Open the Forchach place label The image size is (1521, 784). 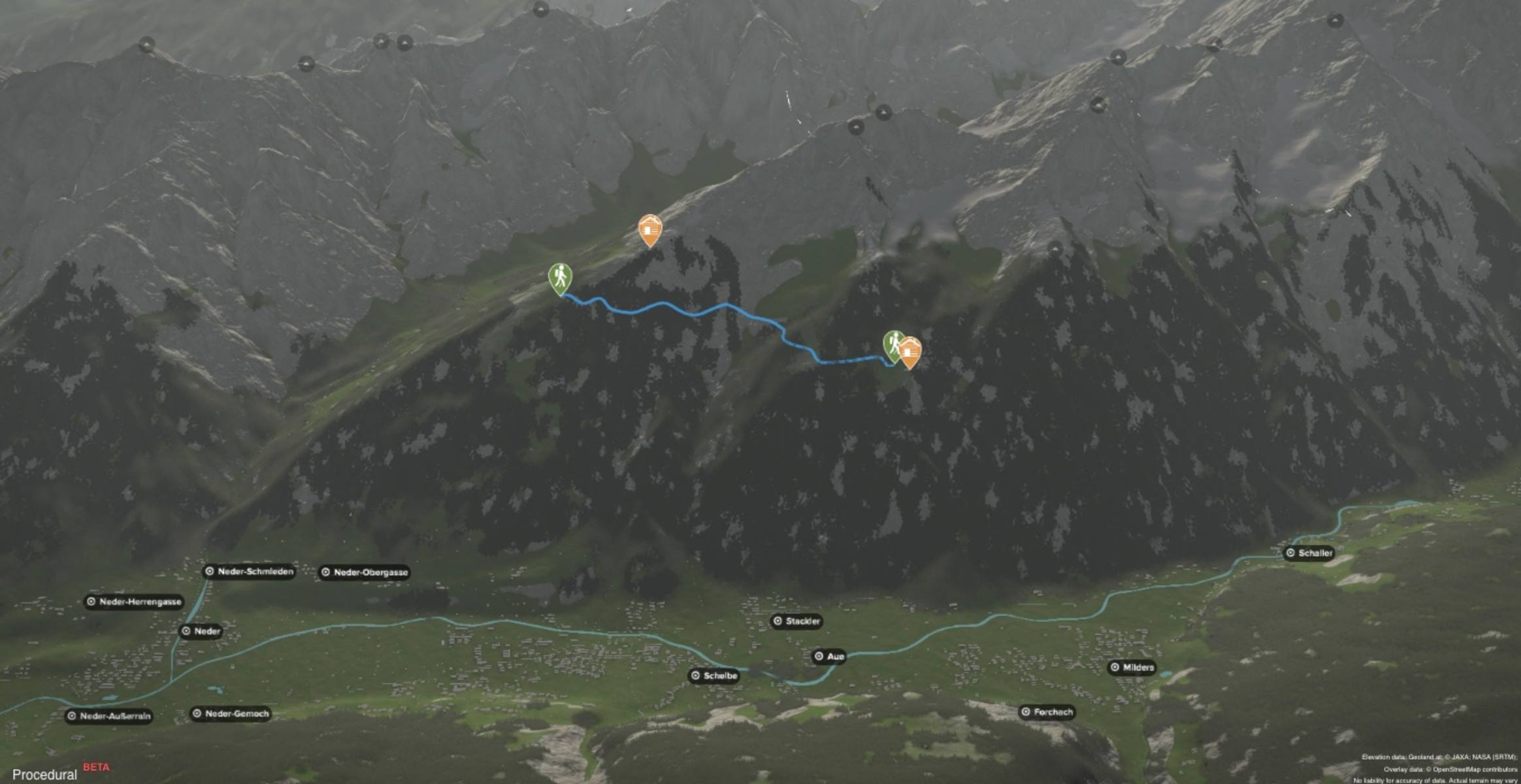1047,712
